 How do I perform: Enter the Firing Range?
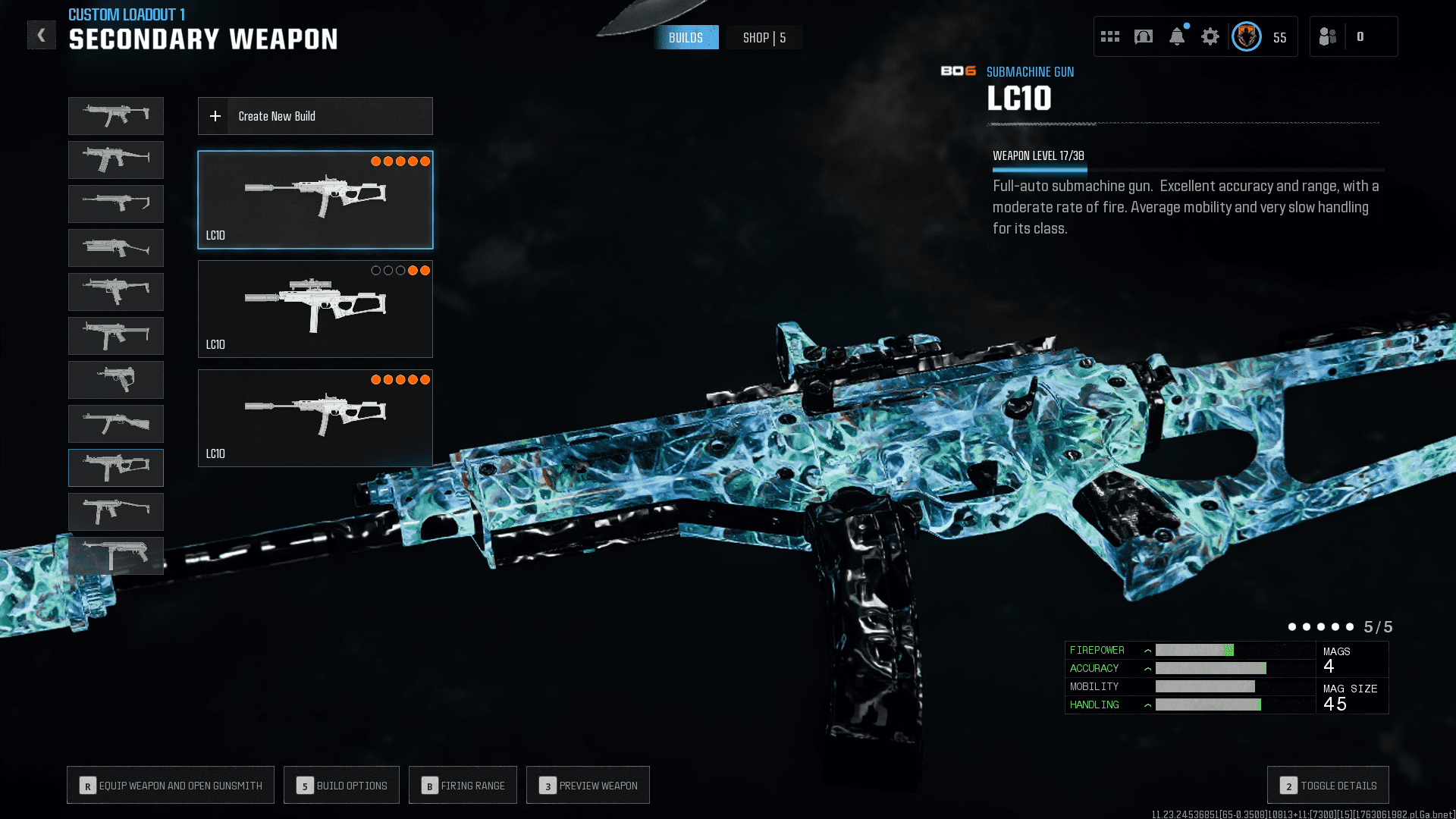tap(463, 786)
